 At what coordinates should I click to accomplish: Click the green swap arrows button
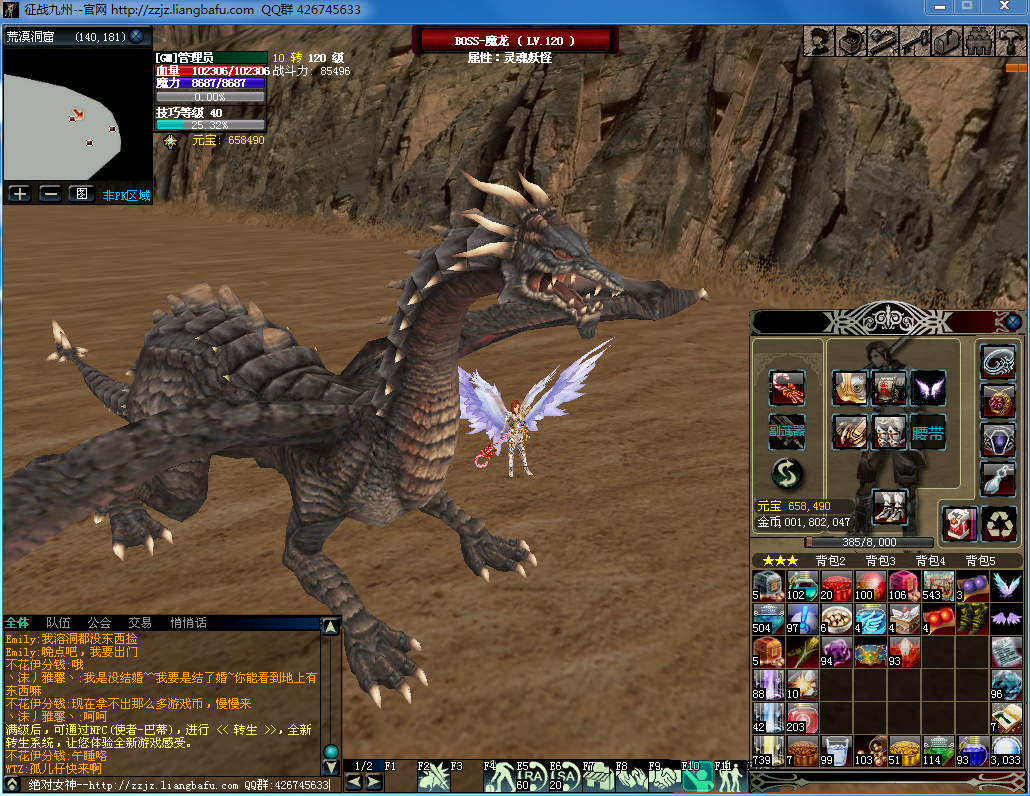[787, 474]
